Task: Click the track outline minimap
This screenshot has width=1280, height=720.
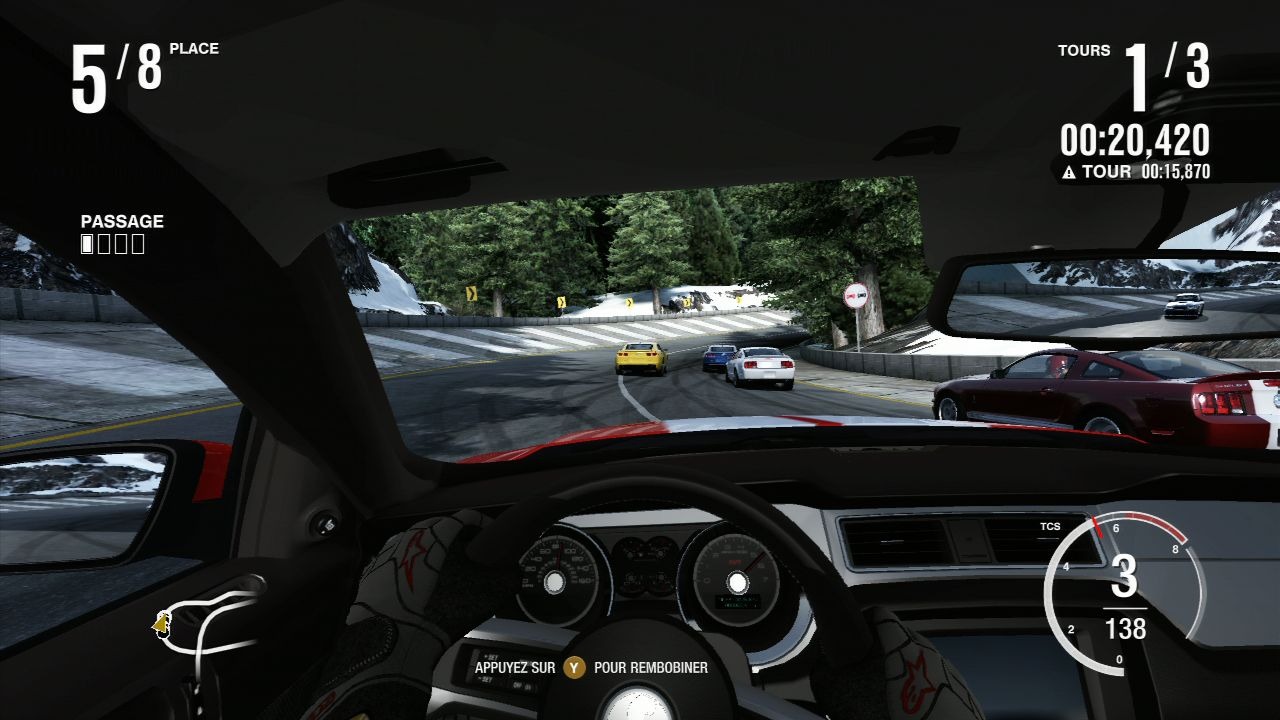Action: pos(207,622)
